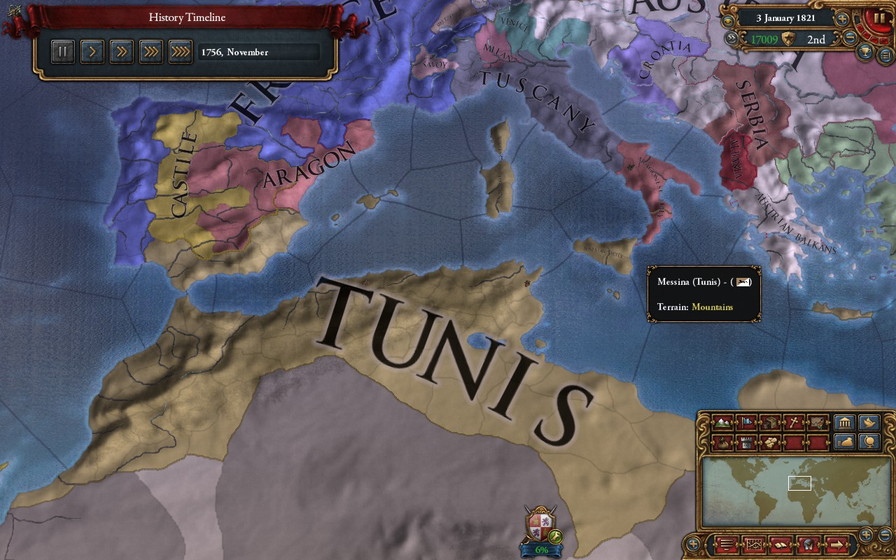Switch to political map mode with flag icon

coord(744,423)
